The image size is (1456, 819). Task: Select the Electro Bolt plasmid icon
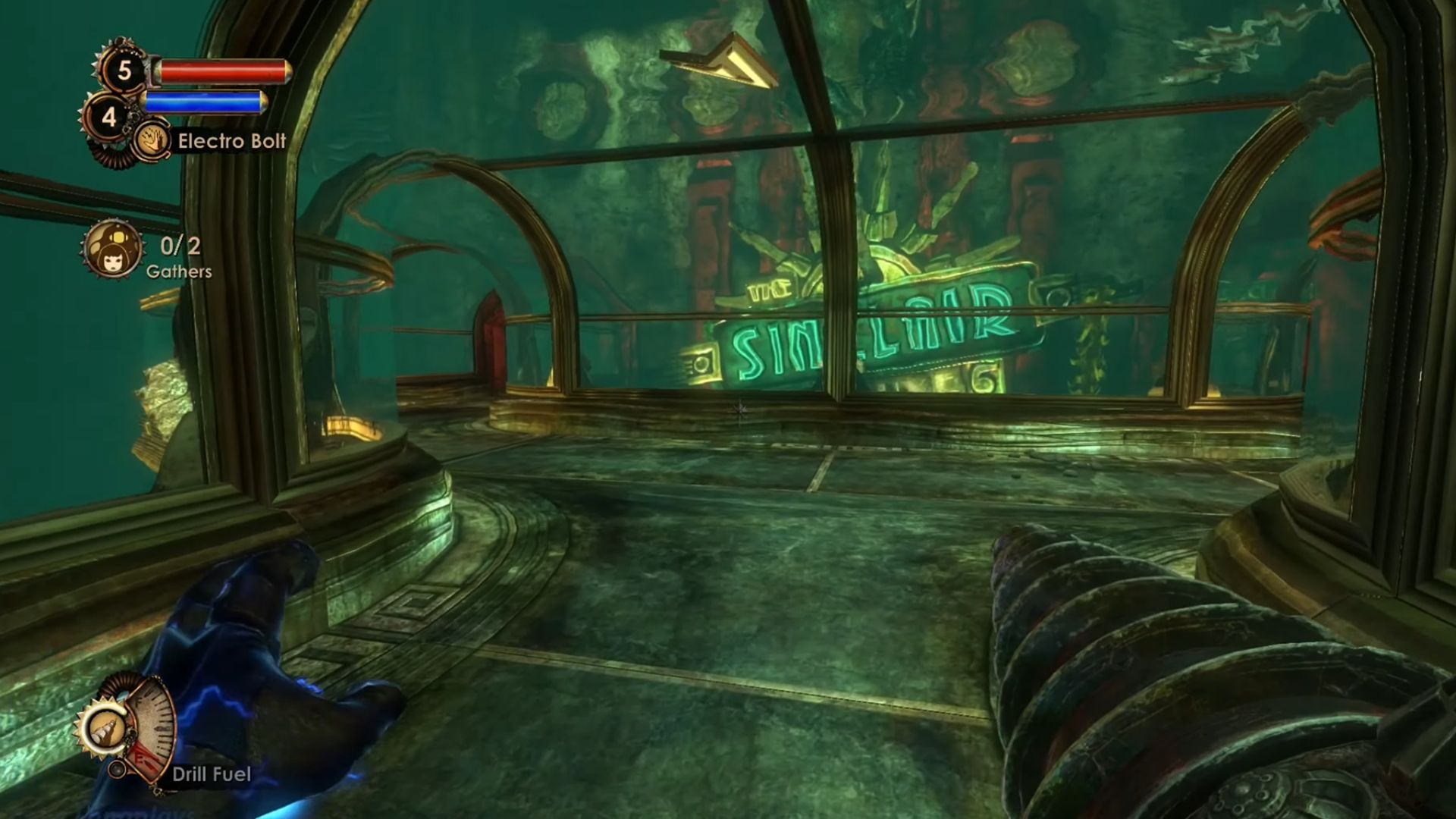[x=152, y=141]
